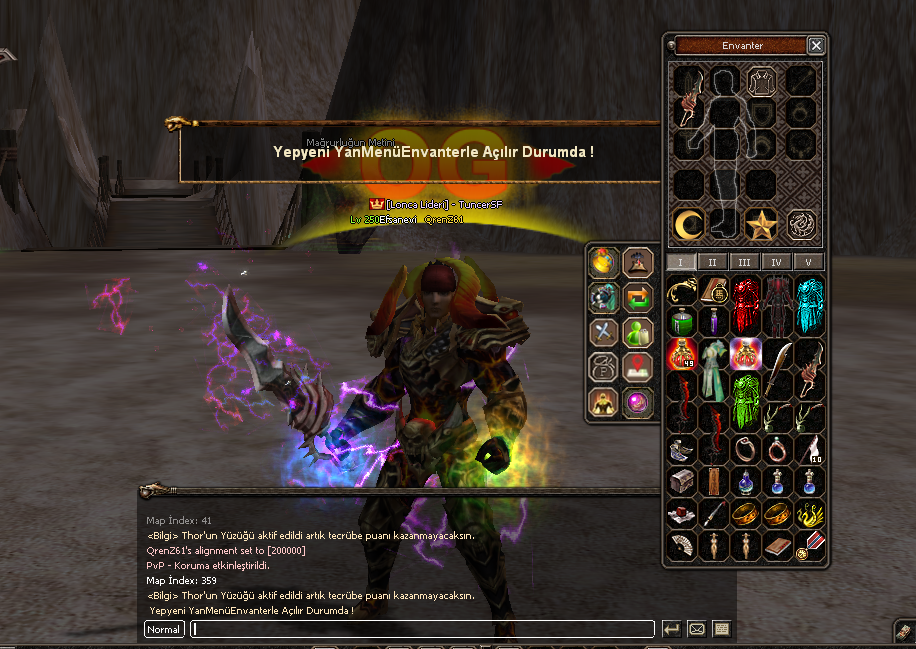Activate the green cycle arrows side-menu icon

pos(637,297)
